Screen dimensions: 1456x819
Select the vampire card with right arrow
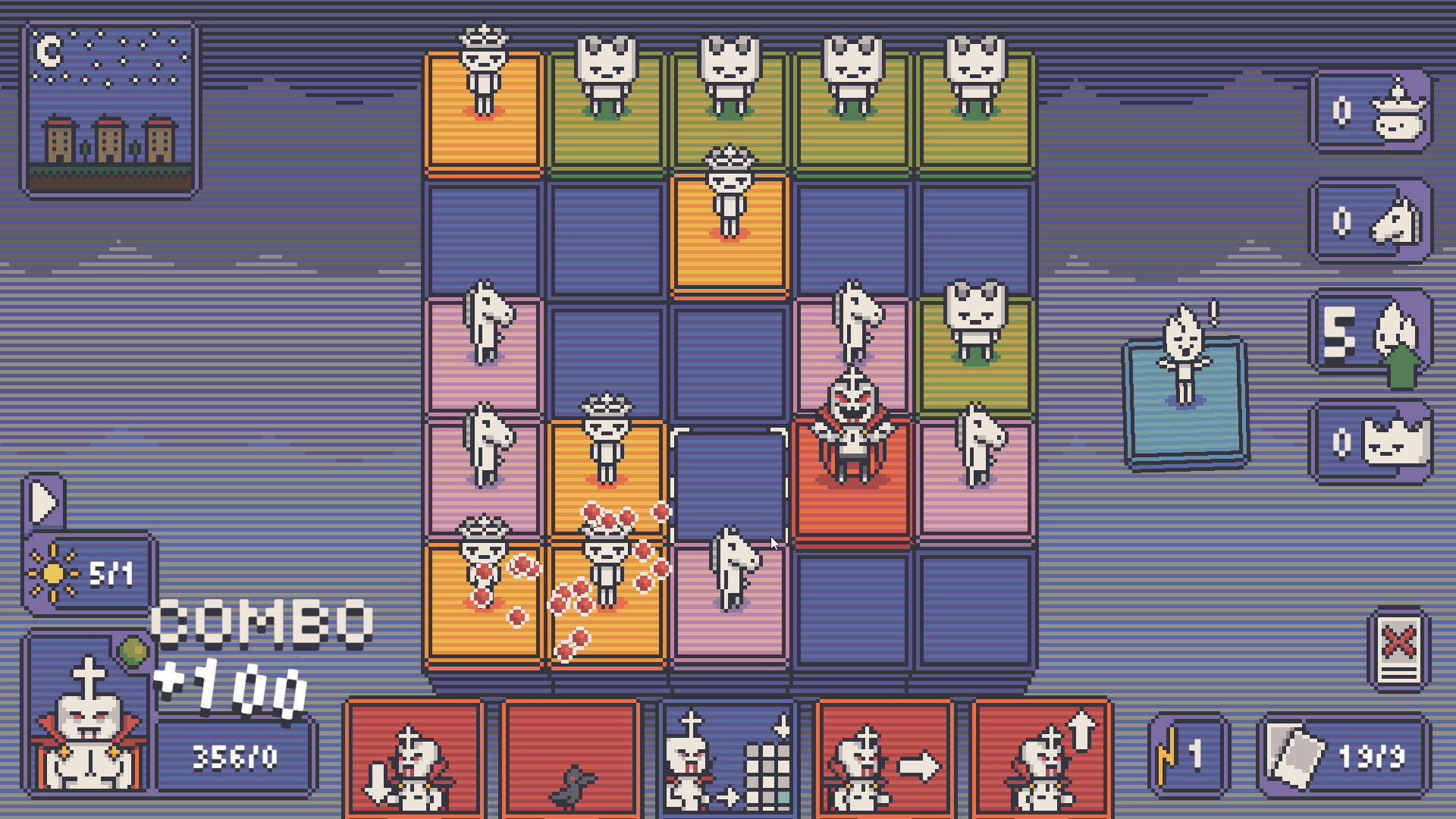(x=883, y=758)
